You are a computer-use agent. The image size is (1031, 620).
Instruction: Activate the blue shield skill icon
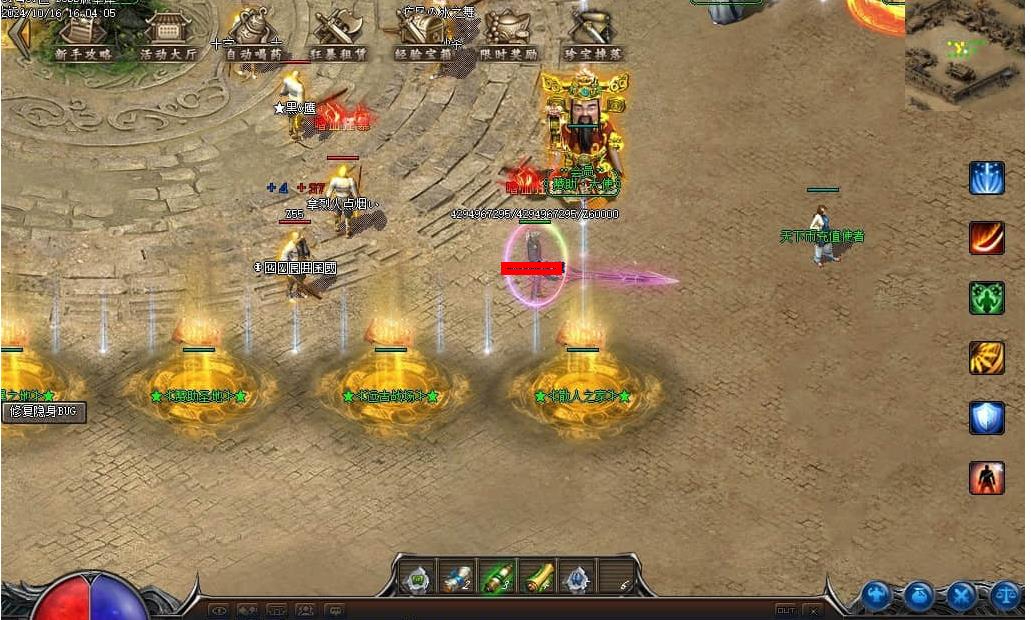pyautogui.click(x=986, y=418)
